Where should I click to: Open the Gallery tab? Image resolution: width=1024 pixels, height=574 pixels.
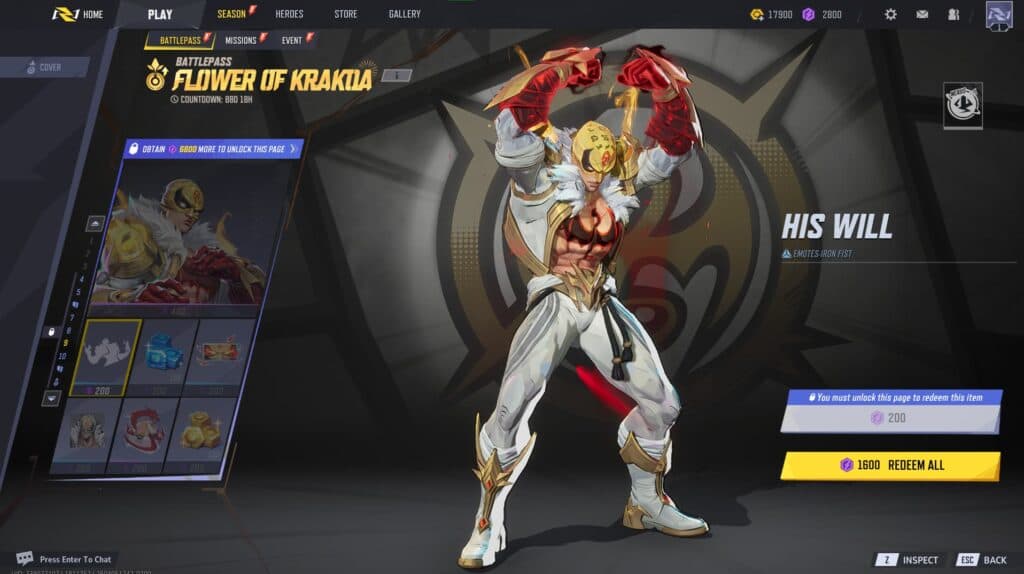point(404,14)
